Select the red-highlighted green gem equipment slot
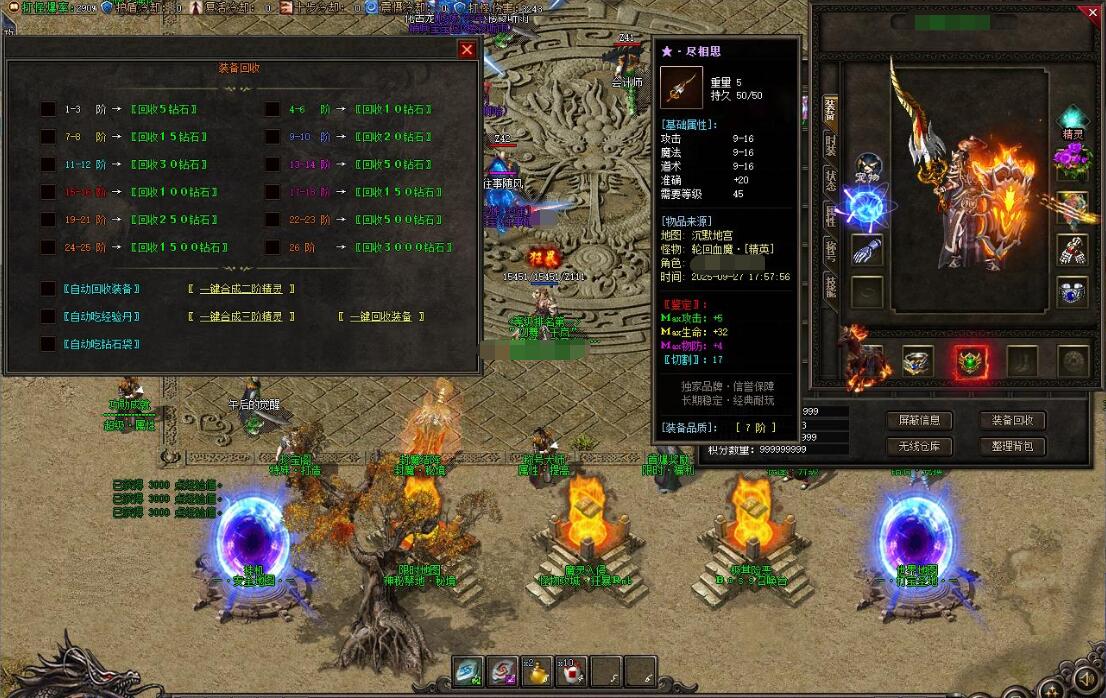The width and height of the screenshot is (1106, 698). [968, 362]
